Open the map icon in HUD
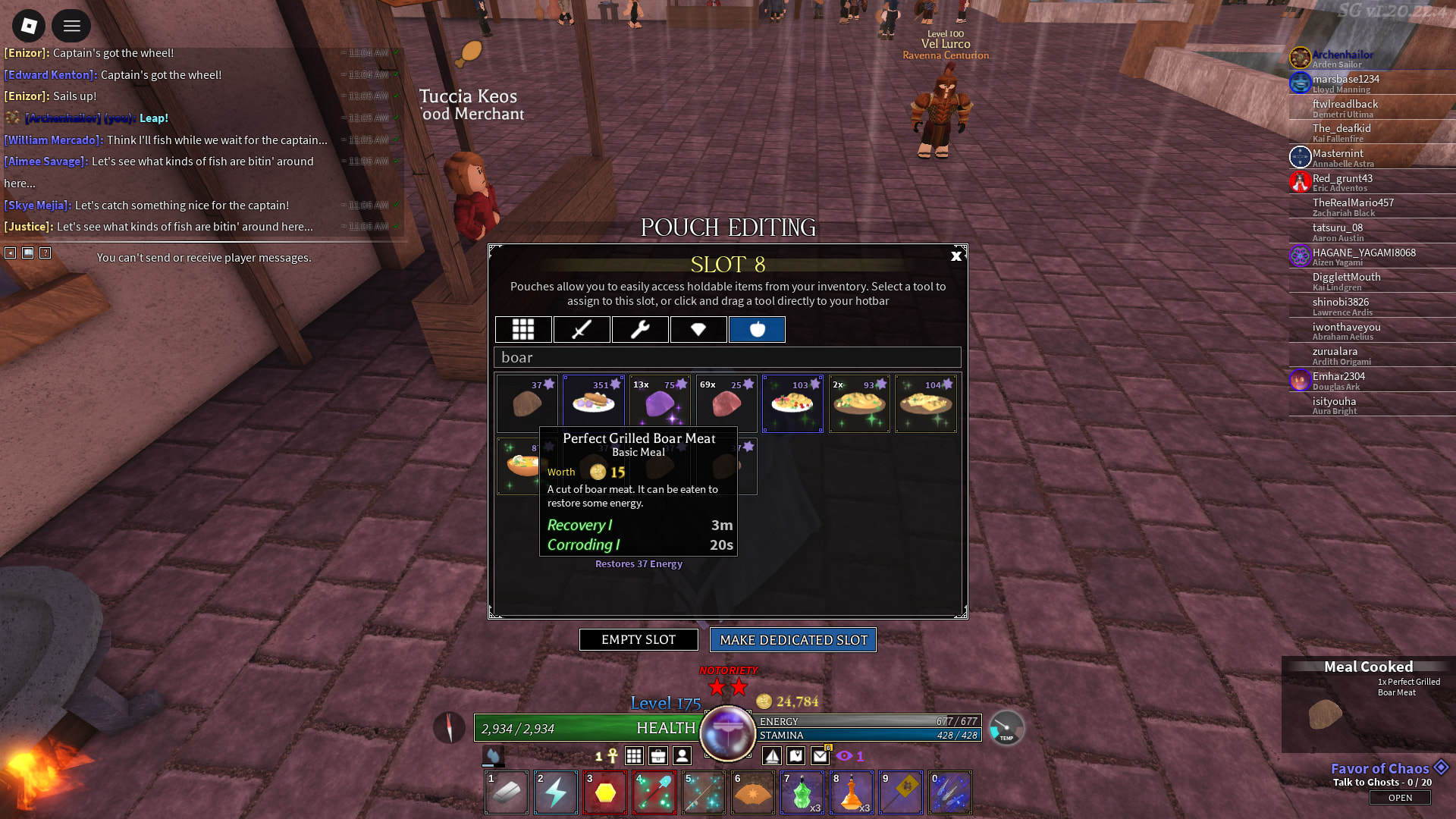1456x819 pixels. (x=796, y=756)
